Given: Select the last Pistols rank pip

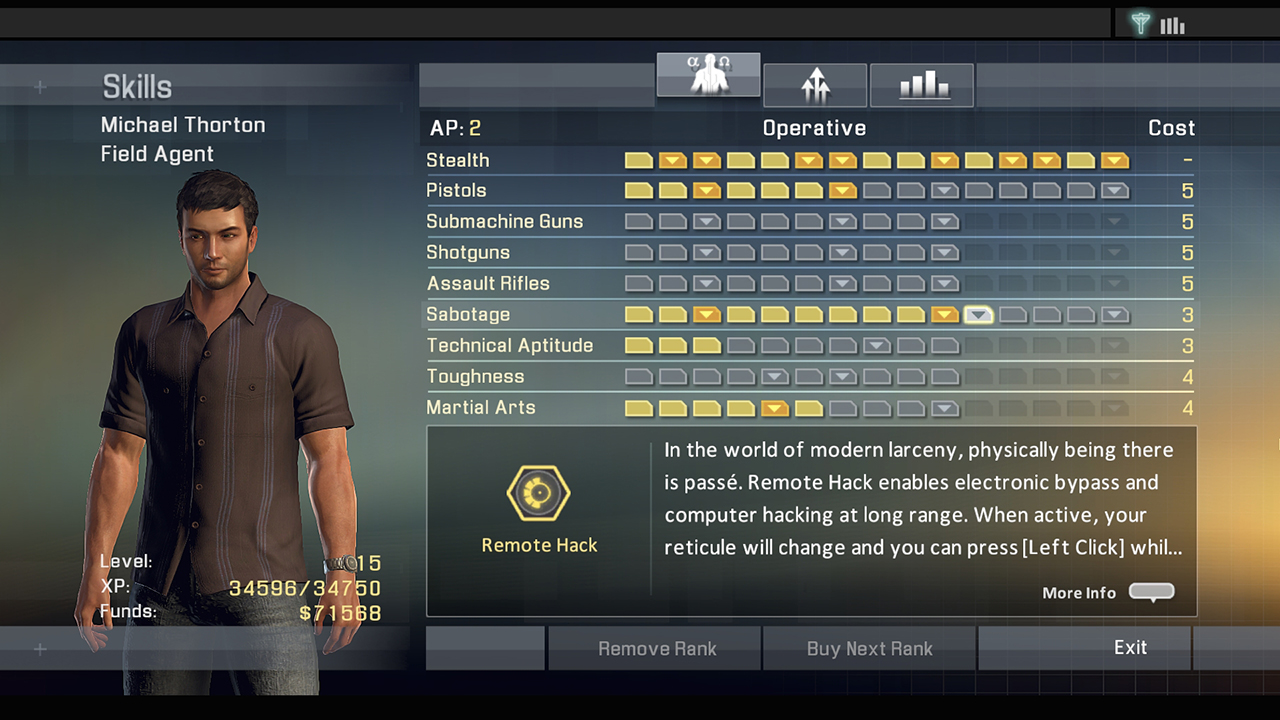Looking at the screenshot, I should coord(1115,190).
